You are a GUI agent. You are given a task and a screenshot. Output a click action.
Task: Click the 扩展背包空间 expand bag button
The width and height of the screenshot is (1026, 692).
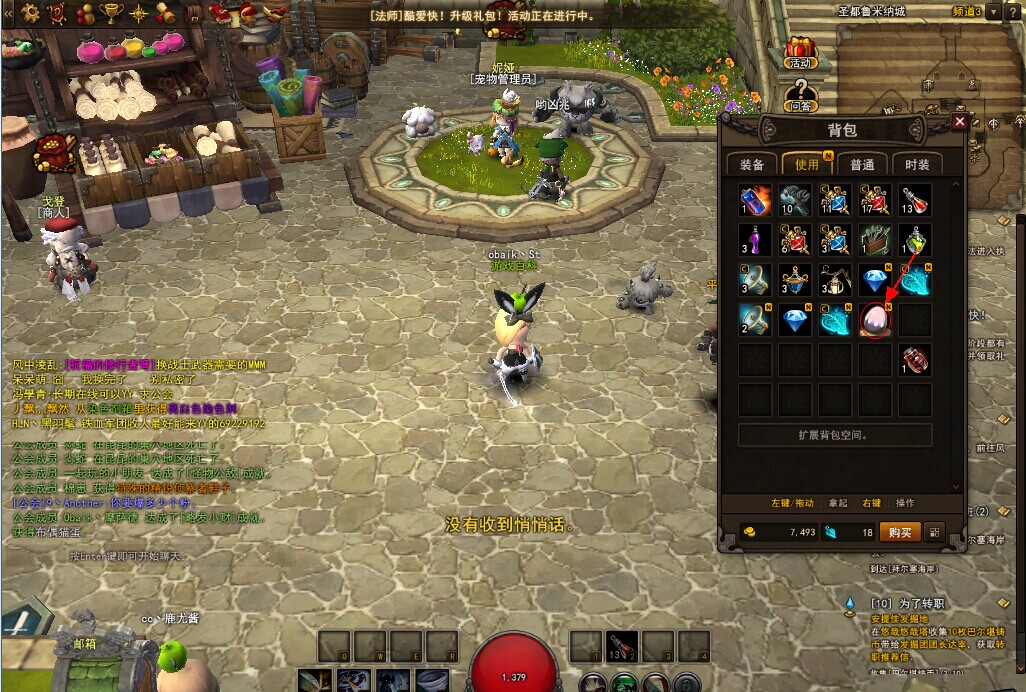[x=835, y=435]
